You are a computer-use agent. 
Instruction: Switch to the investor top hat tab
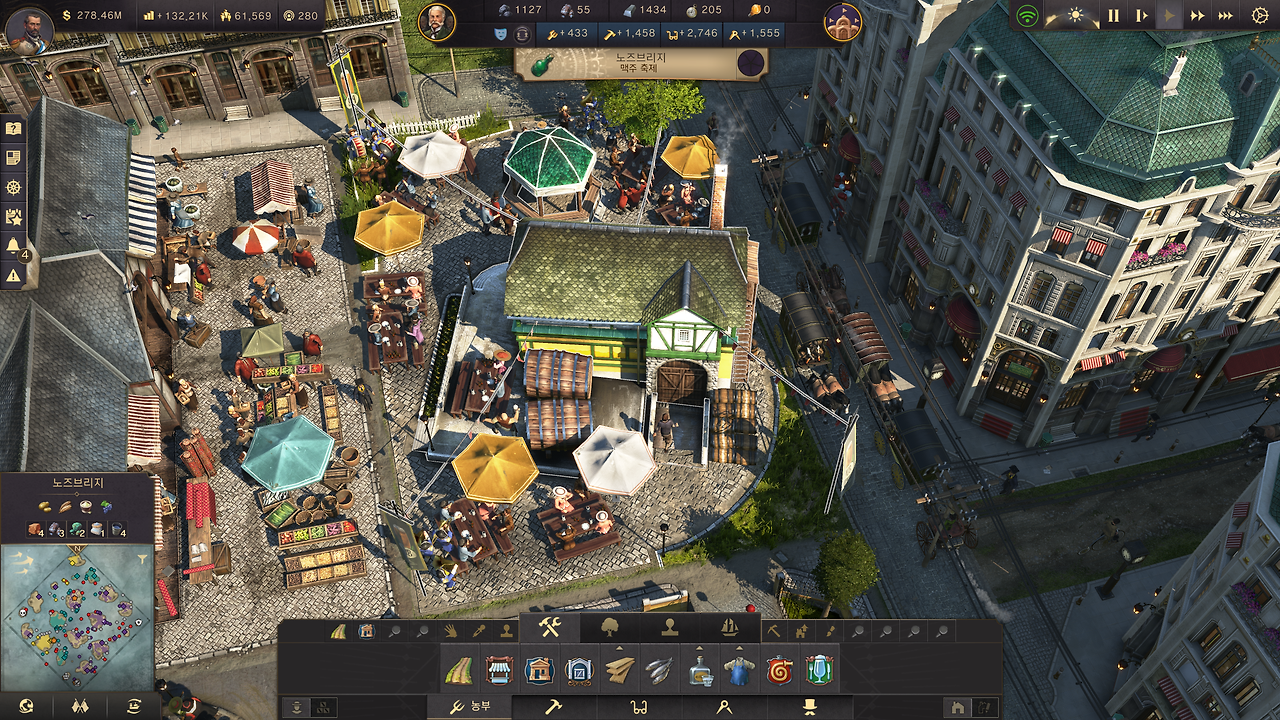[808, 707]
